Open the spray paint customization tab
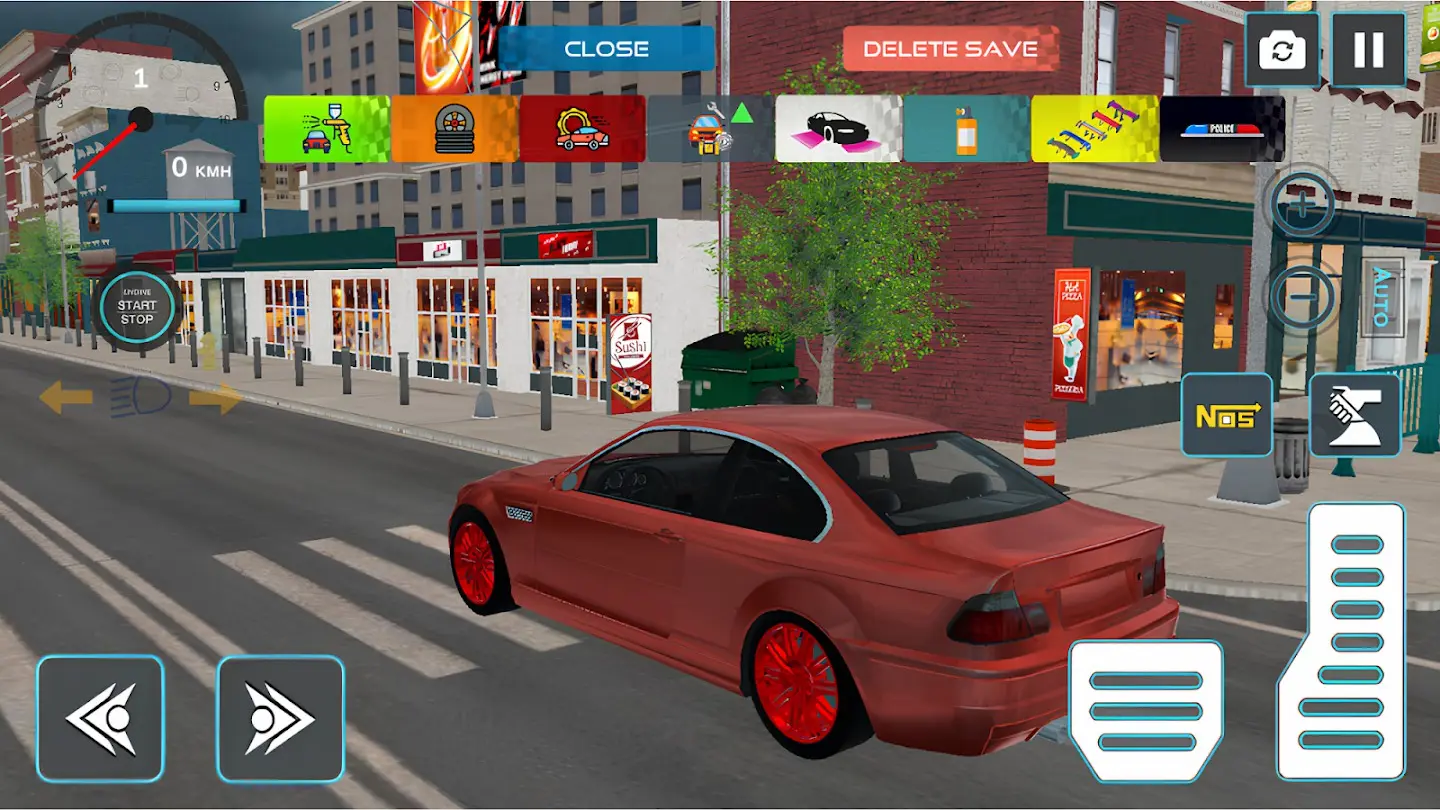The image size is (1440, 810). [326, 129]
